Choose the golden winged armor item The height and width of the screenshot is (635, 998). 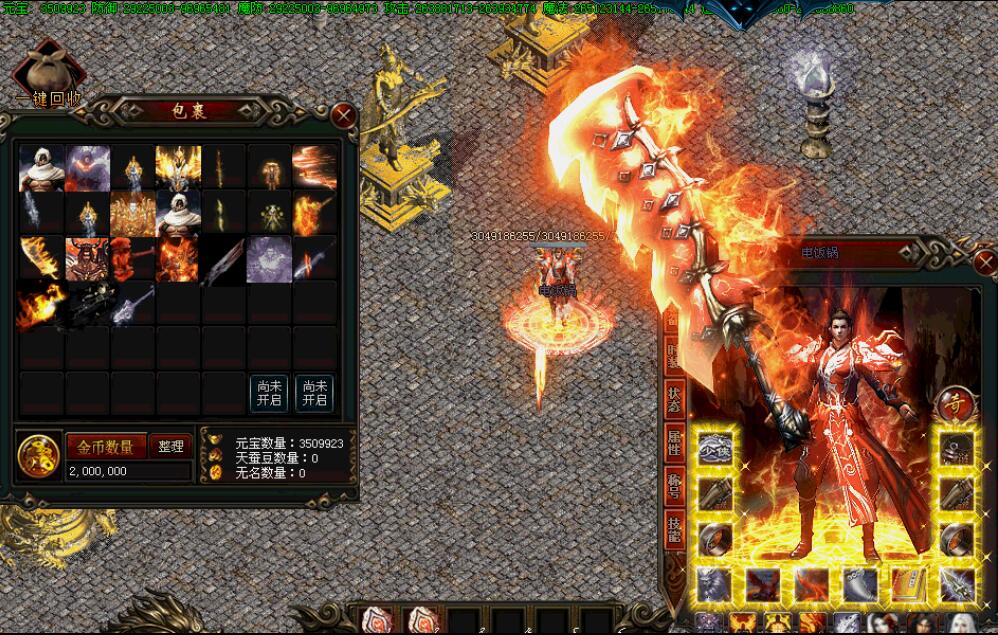coord(178,167)
